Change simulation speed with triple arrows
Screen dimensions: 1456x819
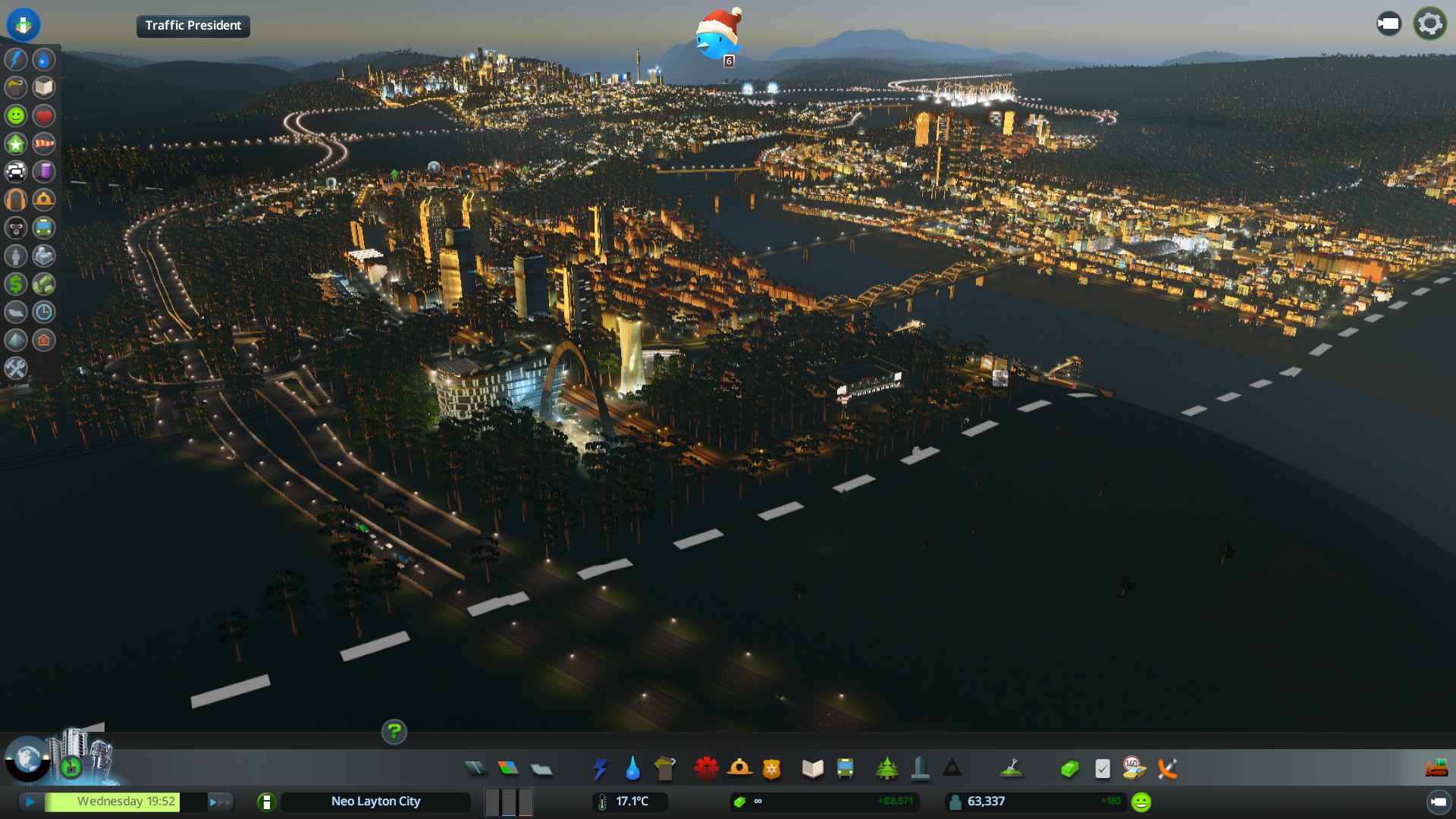220,802
